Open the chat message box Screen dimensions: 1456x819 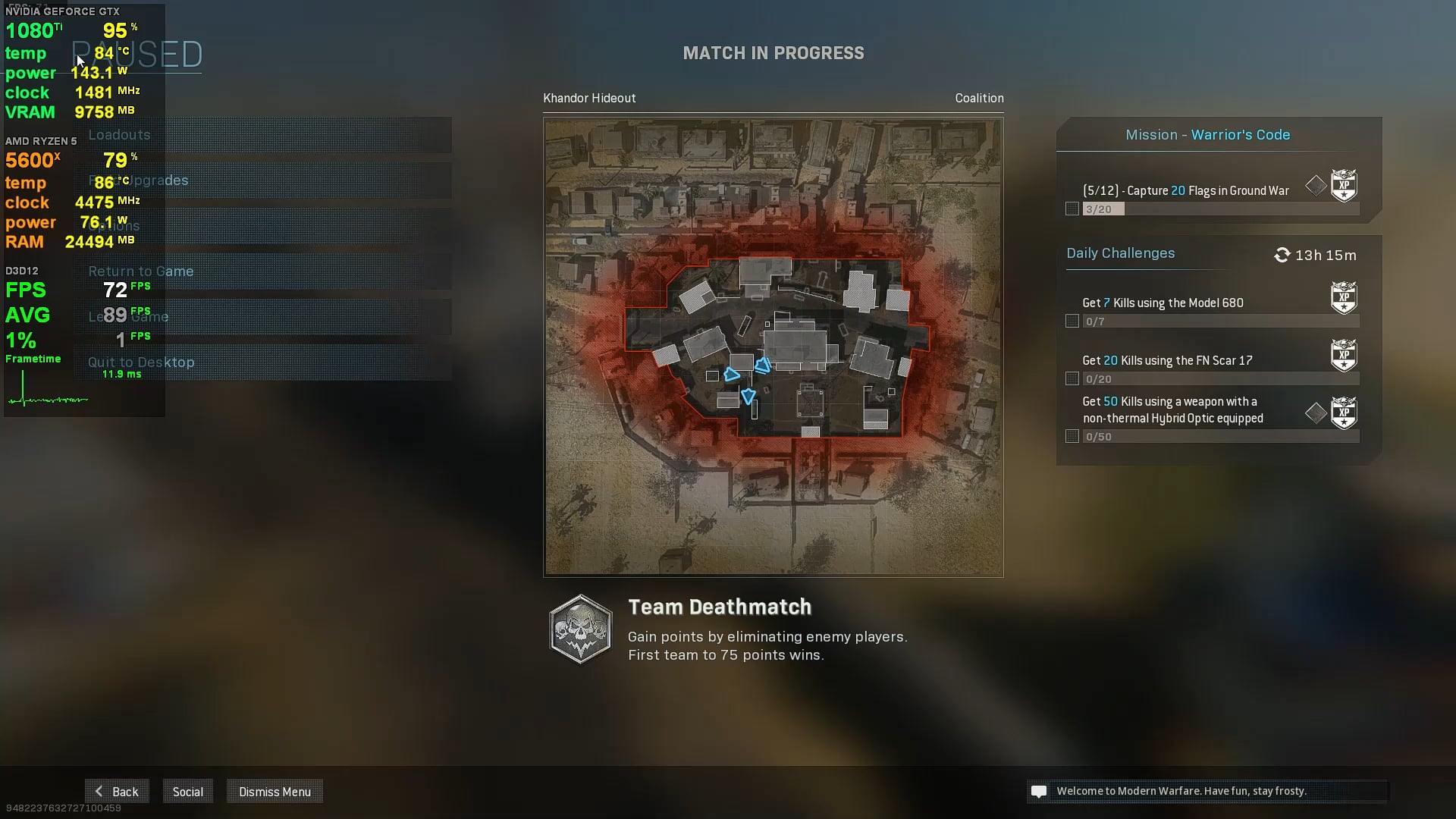[x=1206, y=791]
